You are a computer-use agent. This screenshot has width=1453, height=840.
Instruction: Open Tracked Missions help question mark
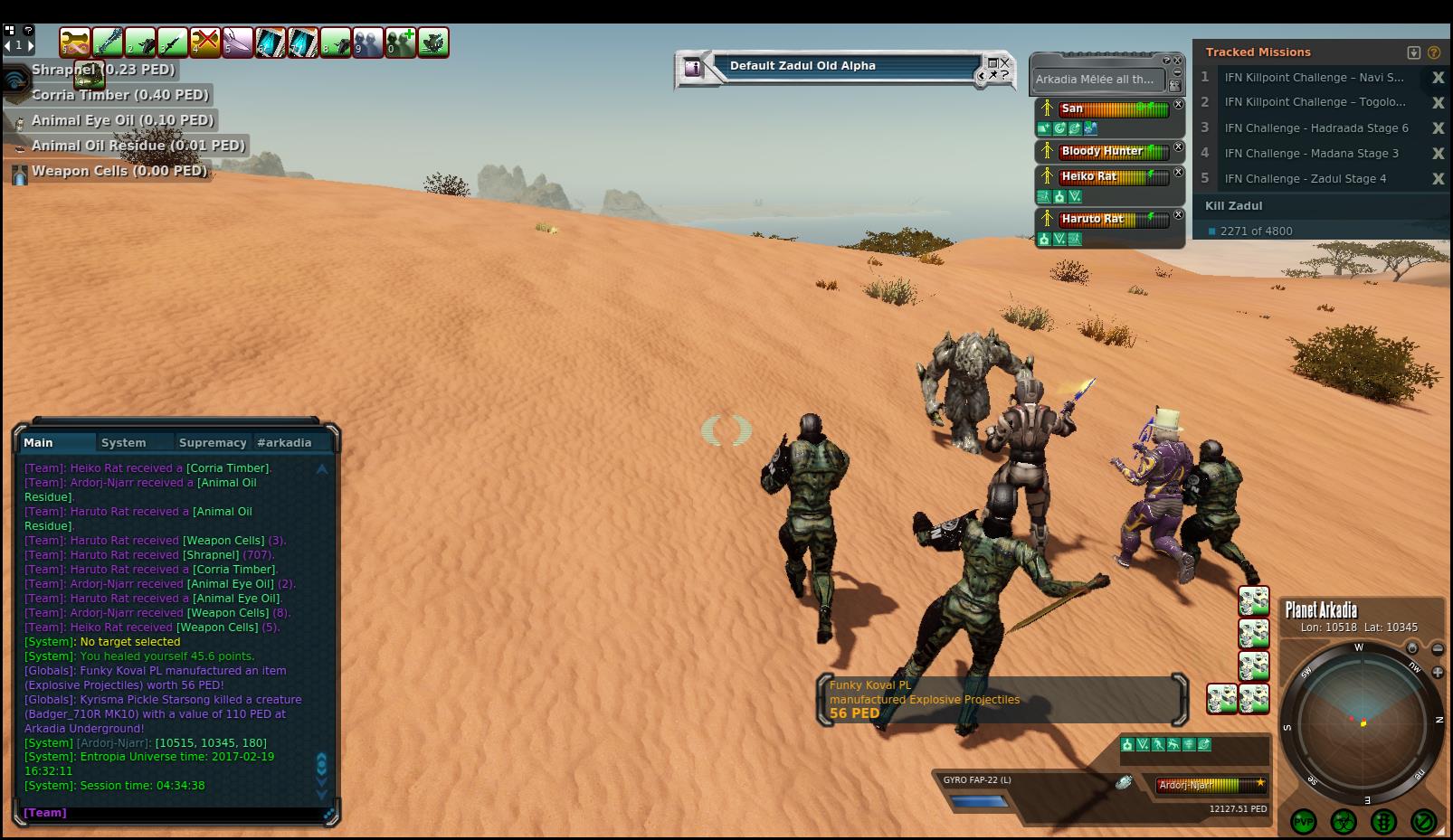pyautogui.click(x=1434, y=52)
